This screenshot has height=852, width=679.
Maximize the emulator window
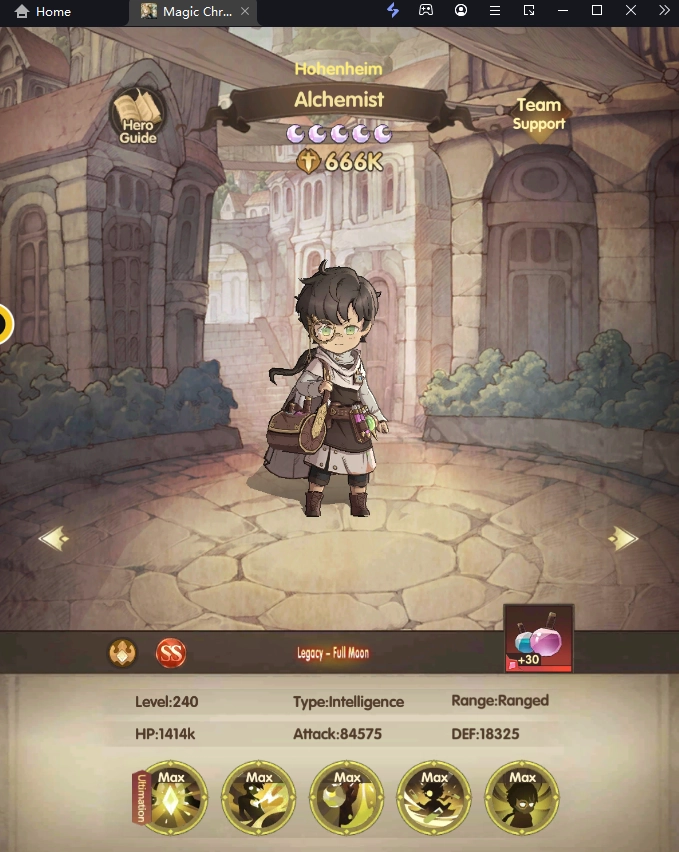pos(597,11)
